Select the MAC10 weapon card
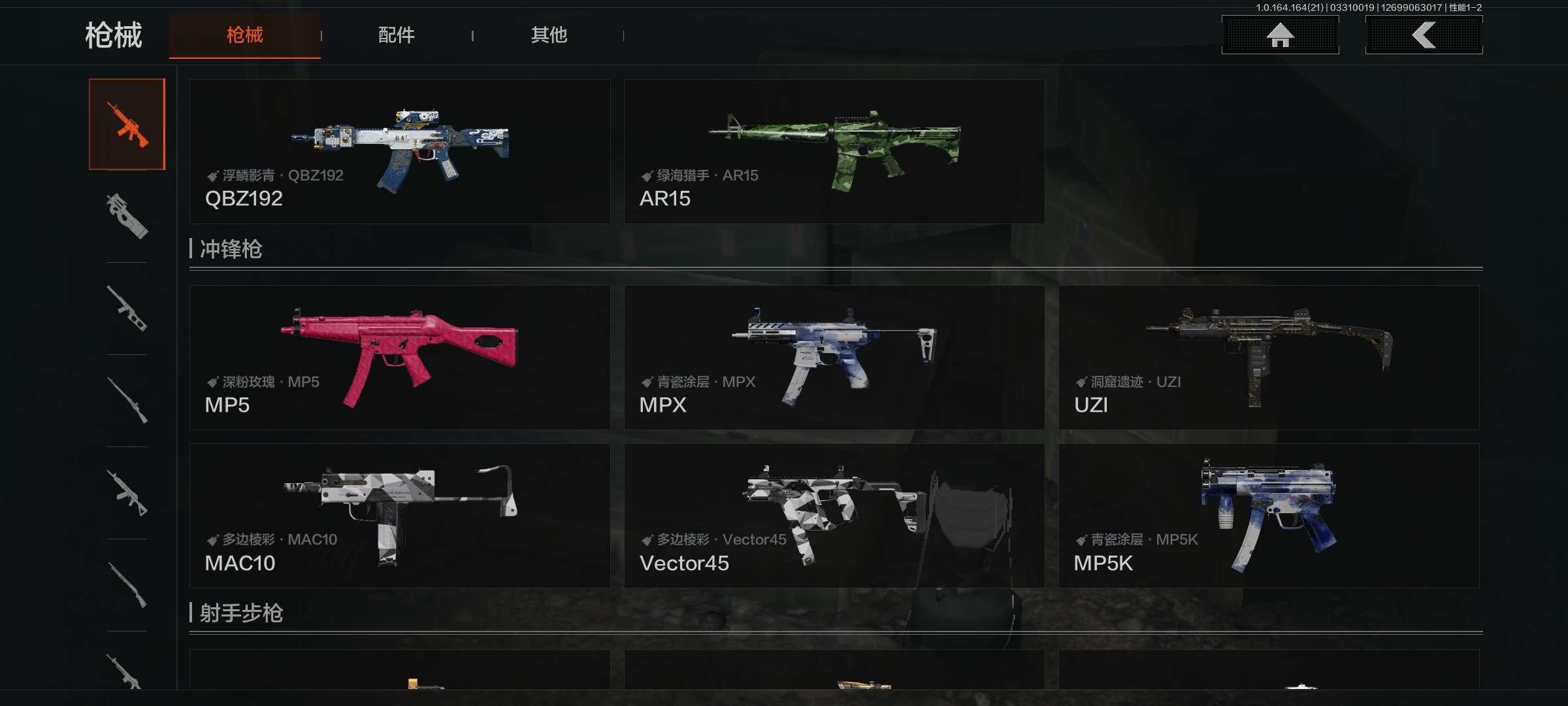The height and width of the screenshot is (706, 1568). [400, 516]
